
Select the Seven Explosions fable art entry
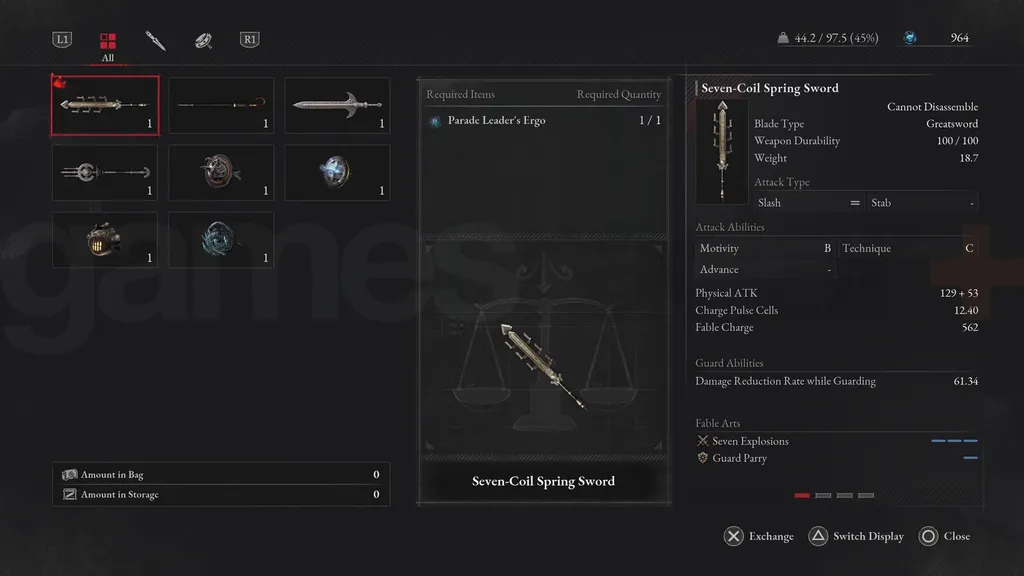pos(750,441)
